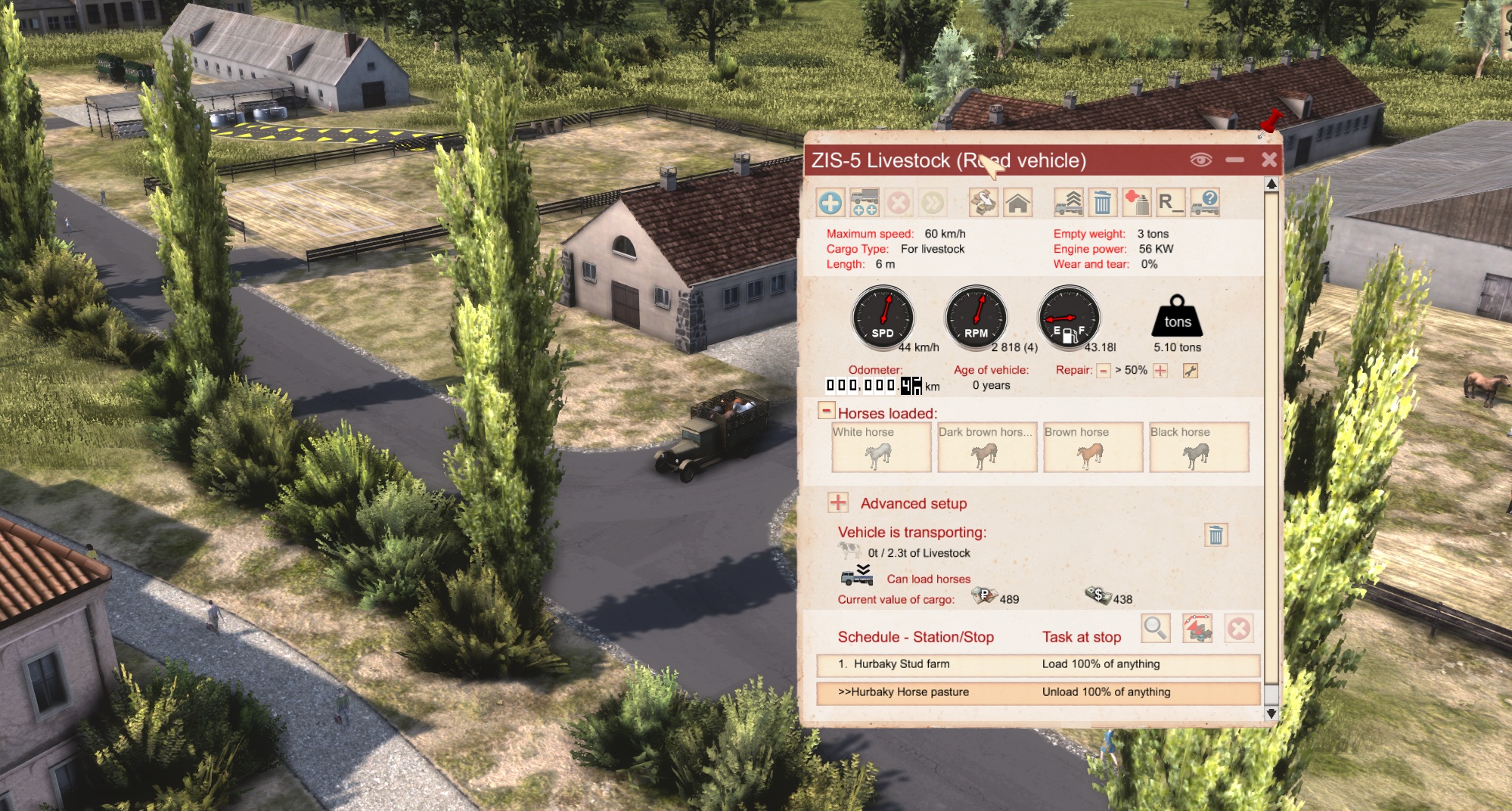The width and height of the screenshot is (1512, 811).
Task: Click the toolbar trash can to sell vehicle
Action: click(1103, 203)
